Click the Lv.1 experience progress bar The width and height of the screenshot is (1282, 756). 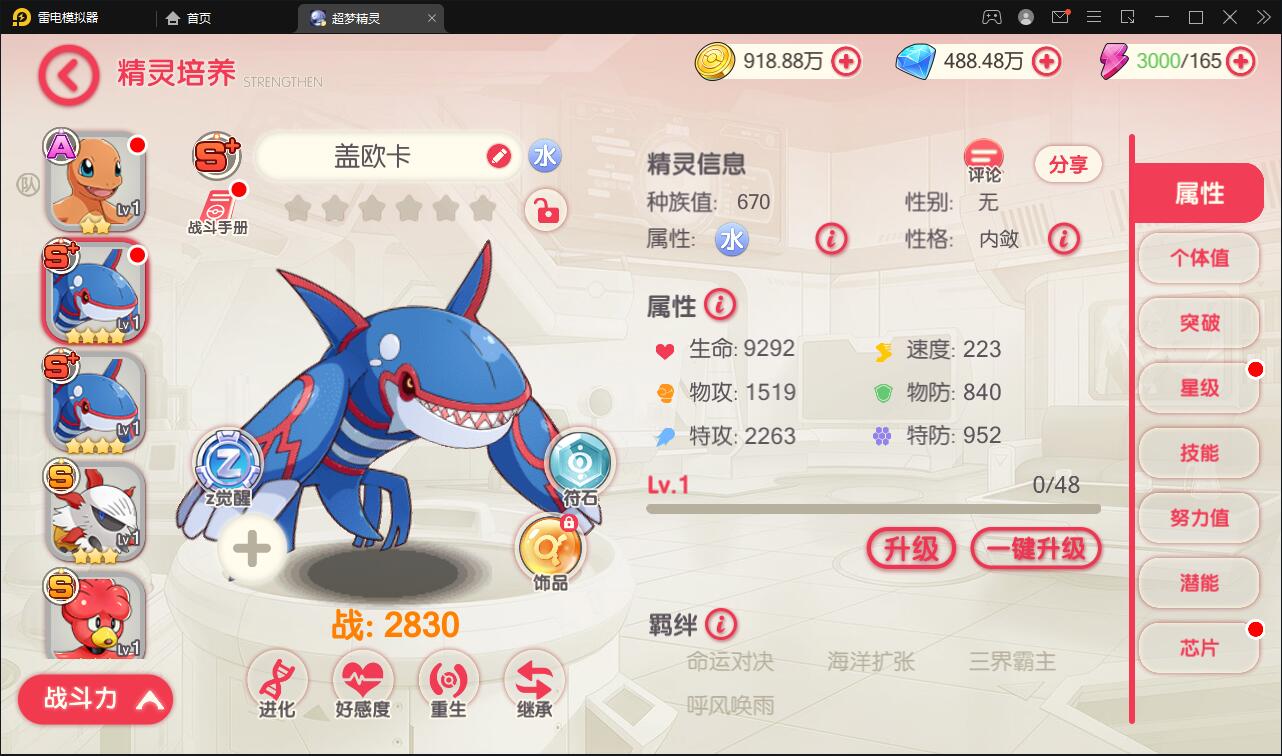click(x=873, y=508)
